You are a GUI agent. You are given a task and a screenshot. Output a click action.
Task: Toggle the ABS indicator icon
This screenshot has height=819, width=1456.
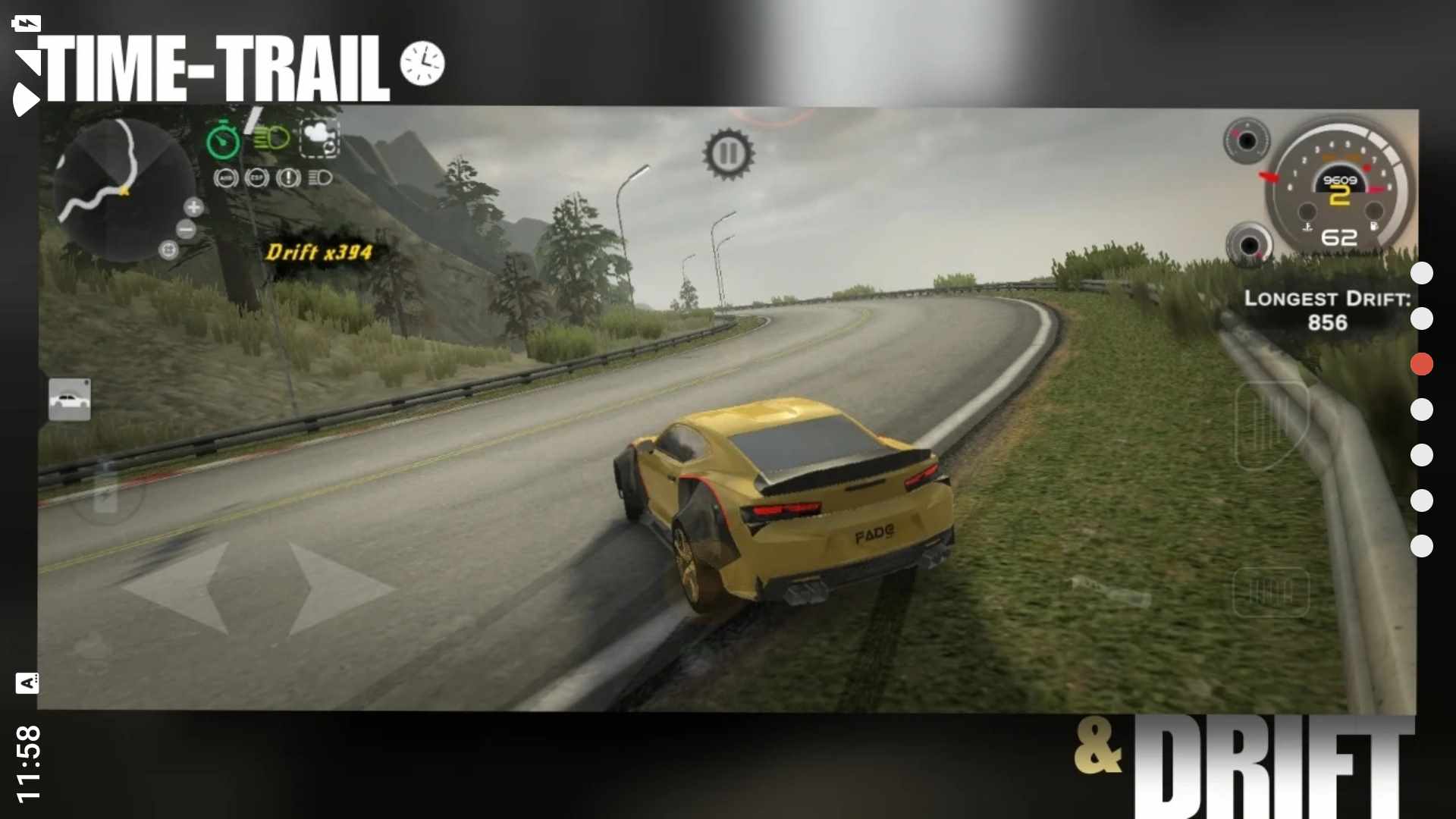click(x=226, y=178)
